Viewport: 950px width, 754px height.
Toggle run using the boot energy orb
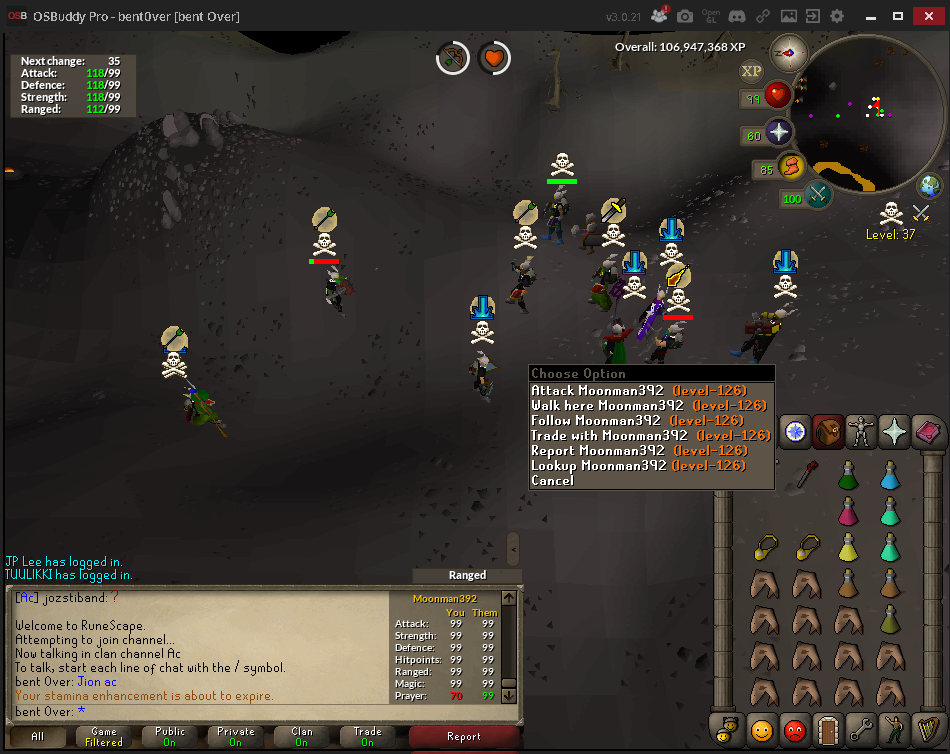click(x=790, y=166)
